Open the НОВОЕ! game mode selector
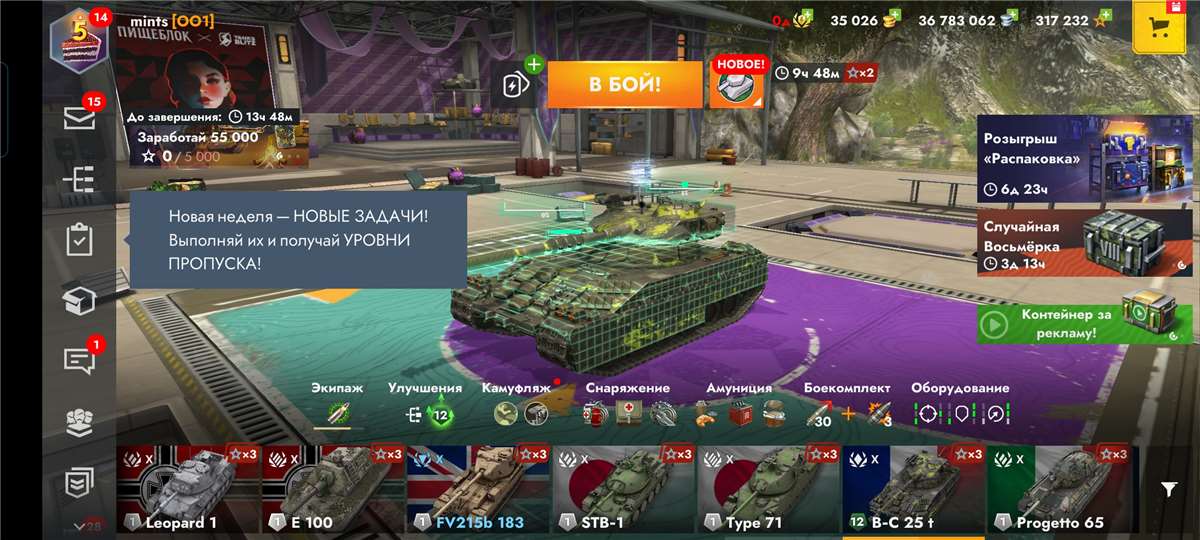 (736, 84)
